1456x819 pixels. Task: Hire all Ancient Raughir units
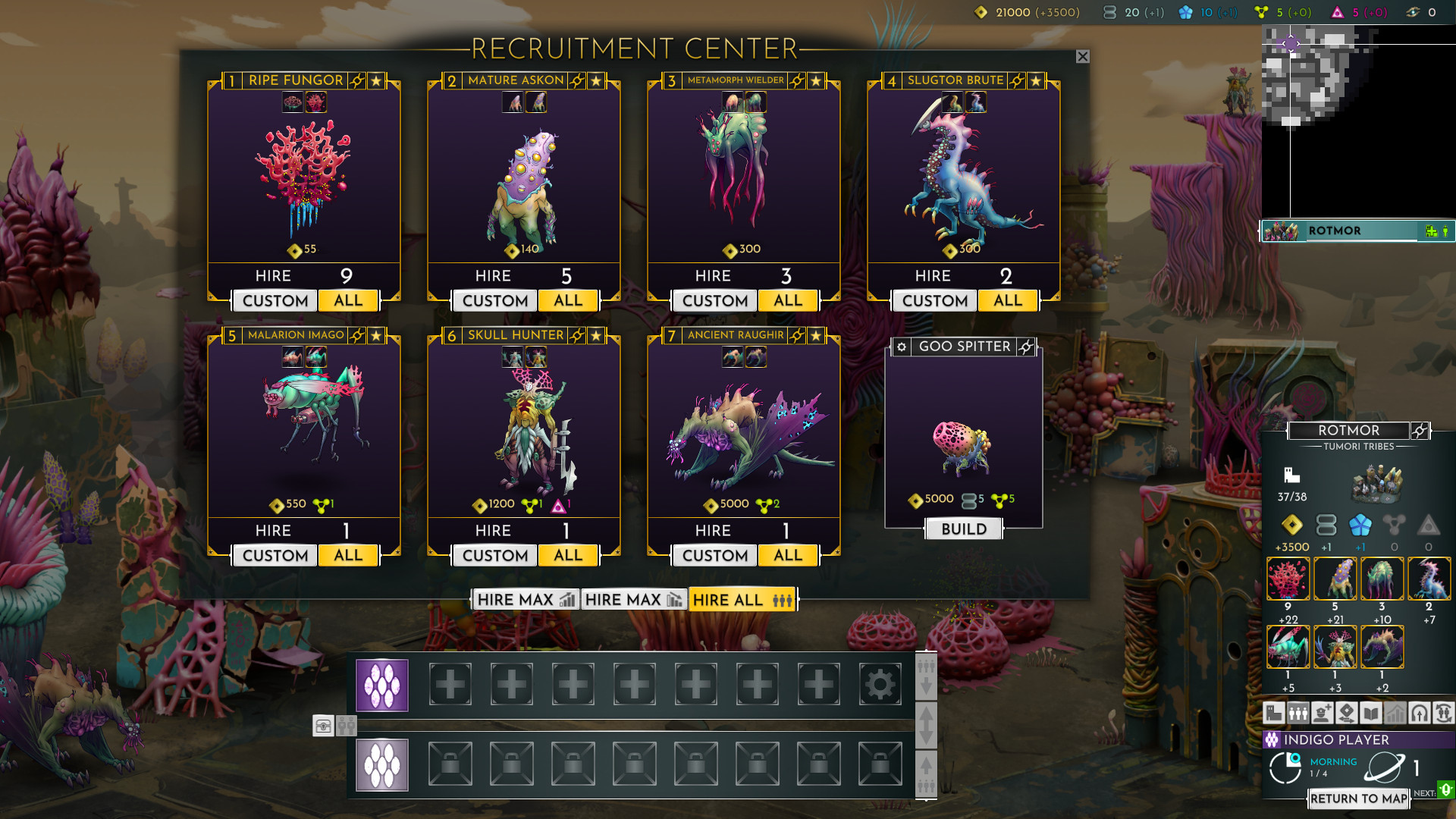coord(788,555)
